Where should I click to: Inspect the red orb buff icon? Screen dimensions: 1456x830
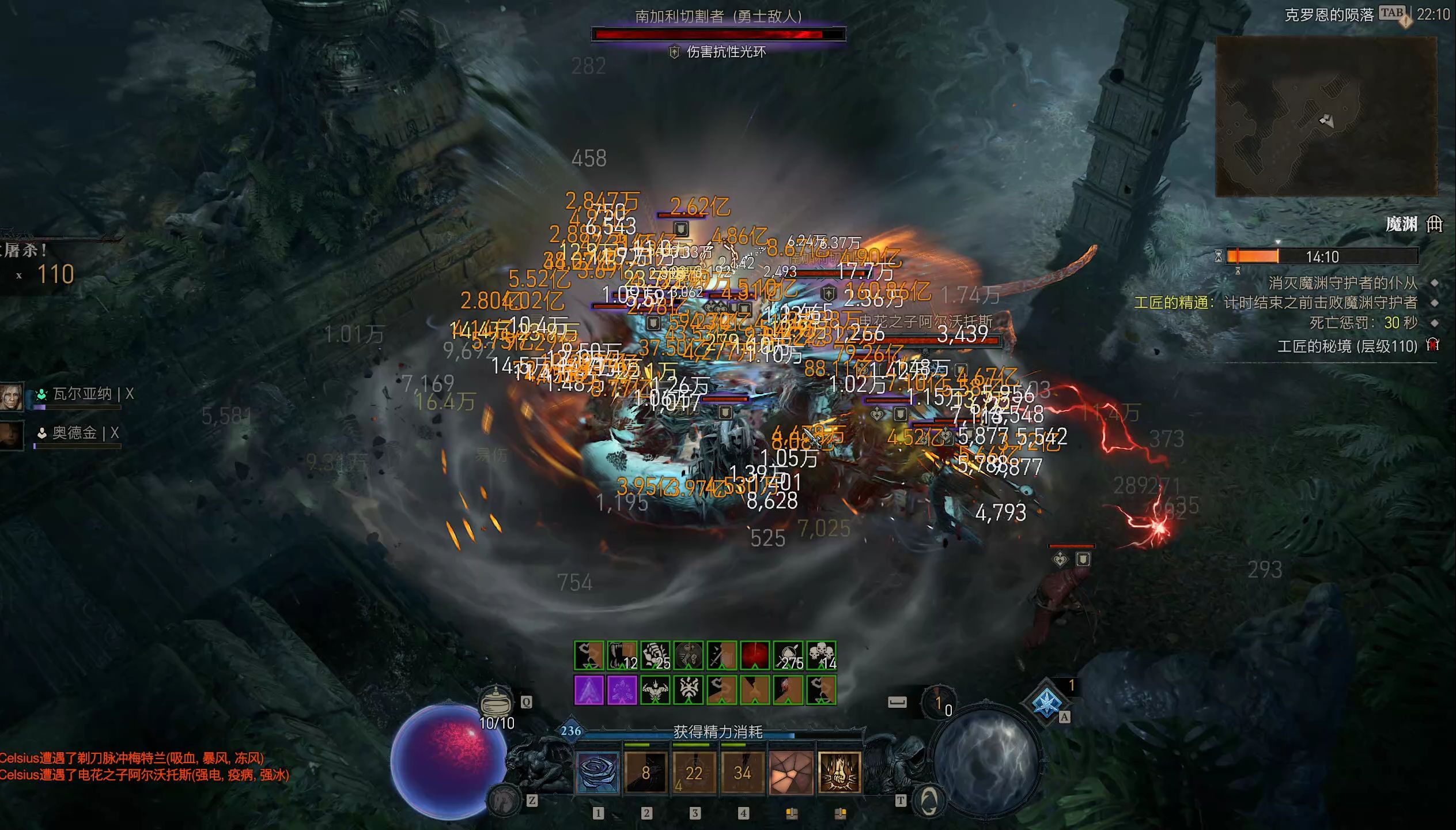click(755, 656)
